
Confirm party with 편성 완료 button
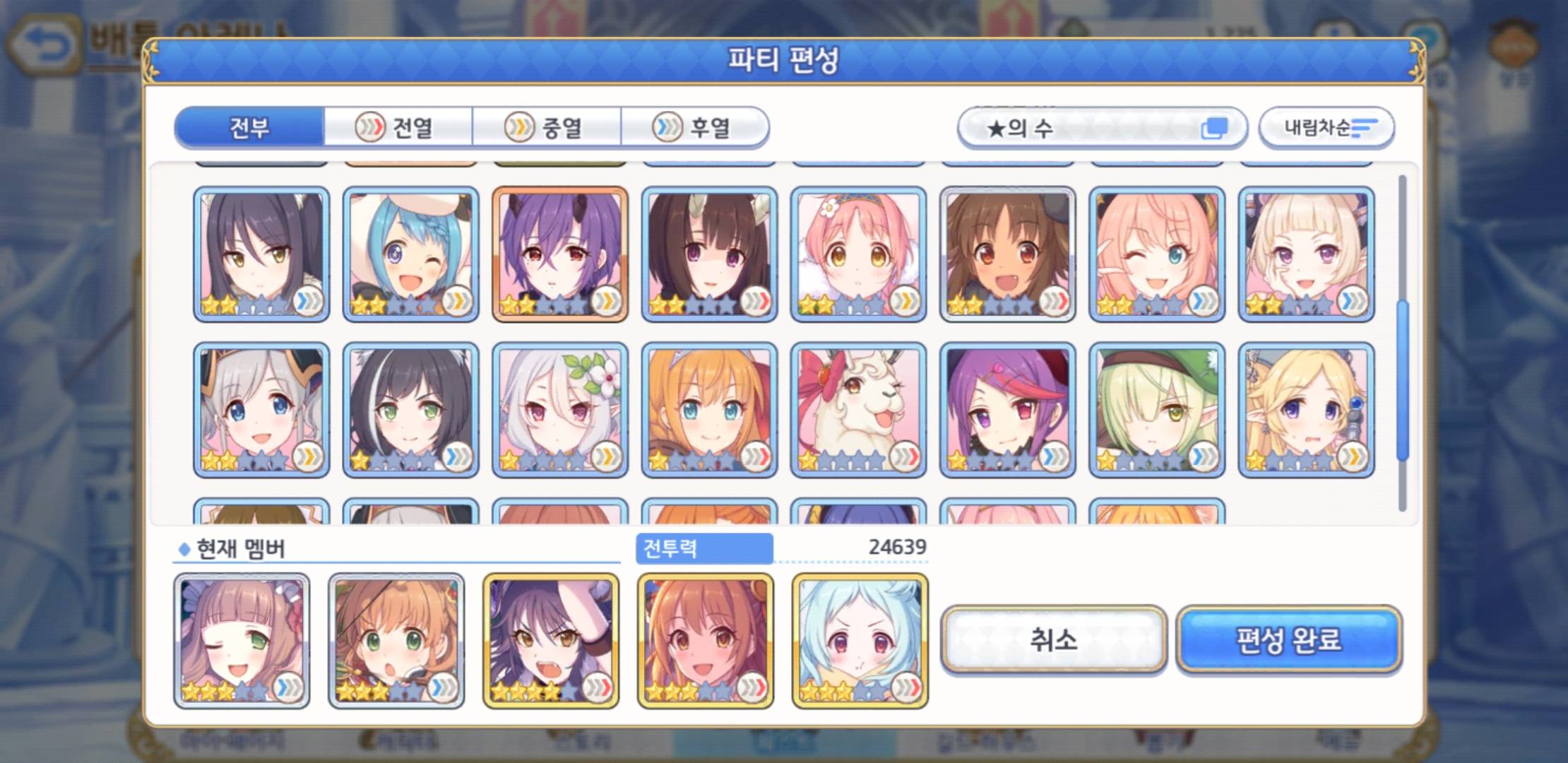click(x=1288, y=640)
